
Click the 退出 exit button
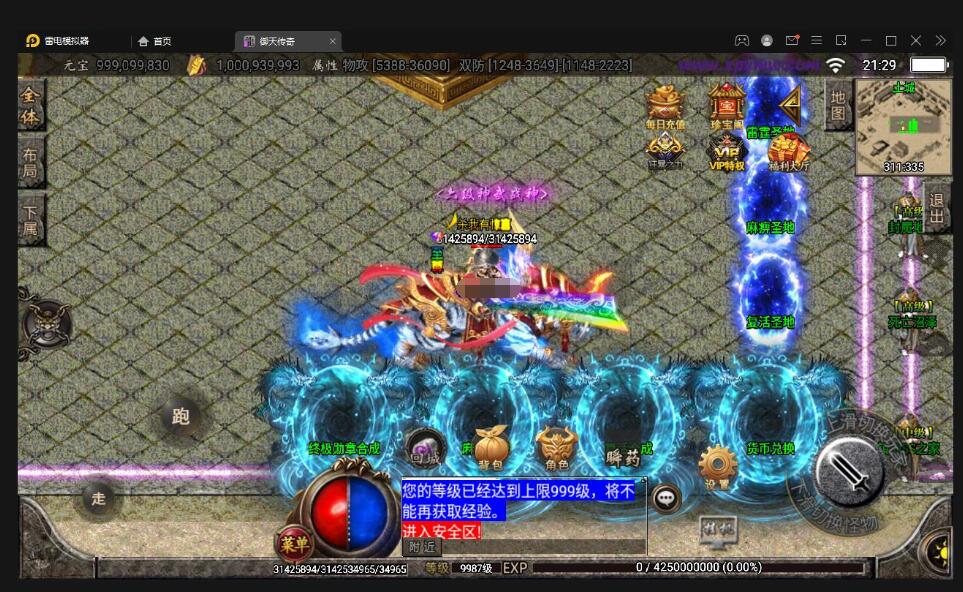936,208
